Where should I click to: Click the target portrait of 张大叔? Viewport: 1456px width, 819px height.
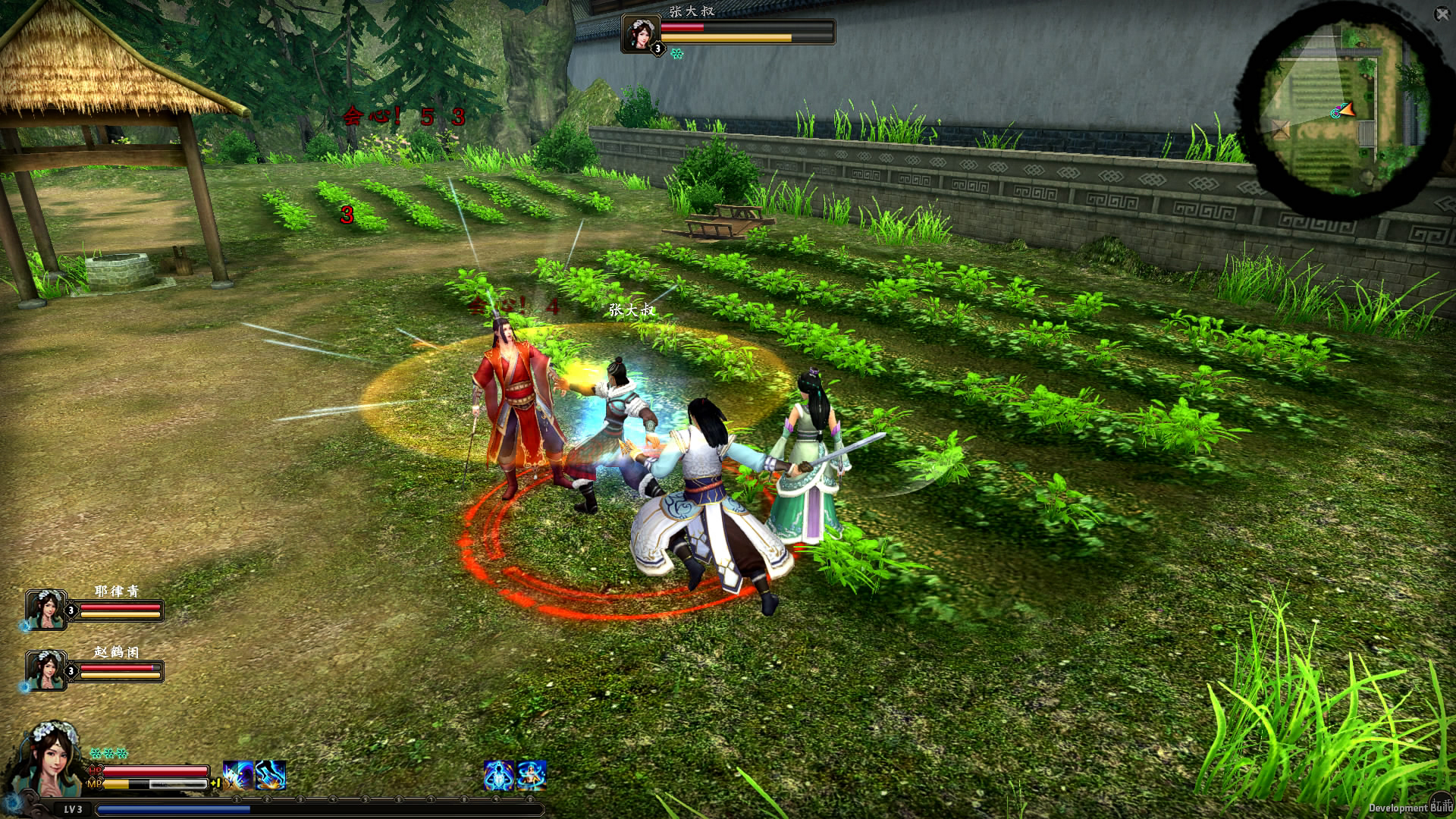pos(640,33)
